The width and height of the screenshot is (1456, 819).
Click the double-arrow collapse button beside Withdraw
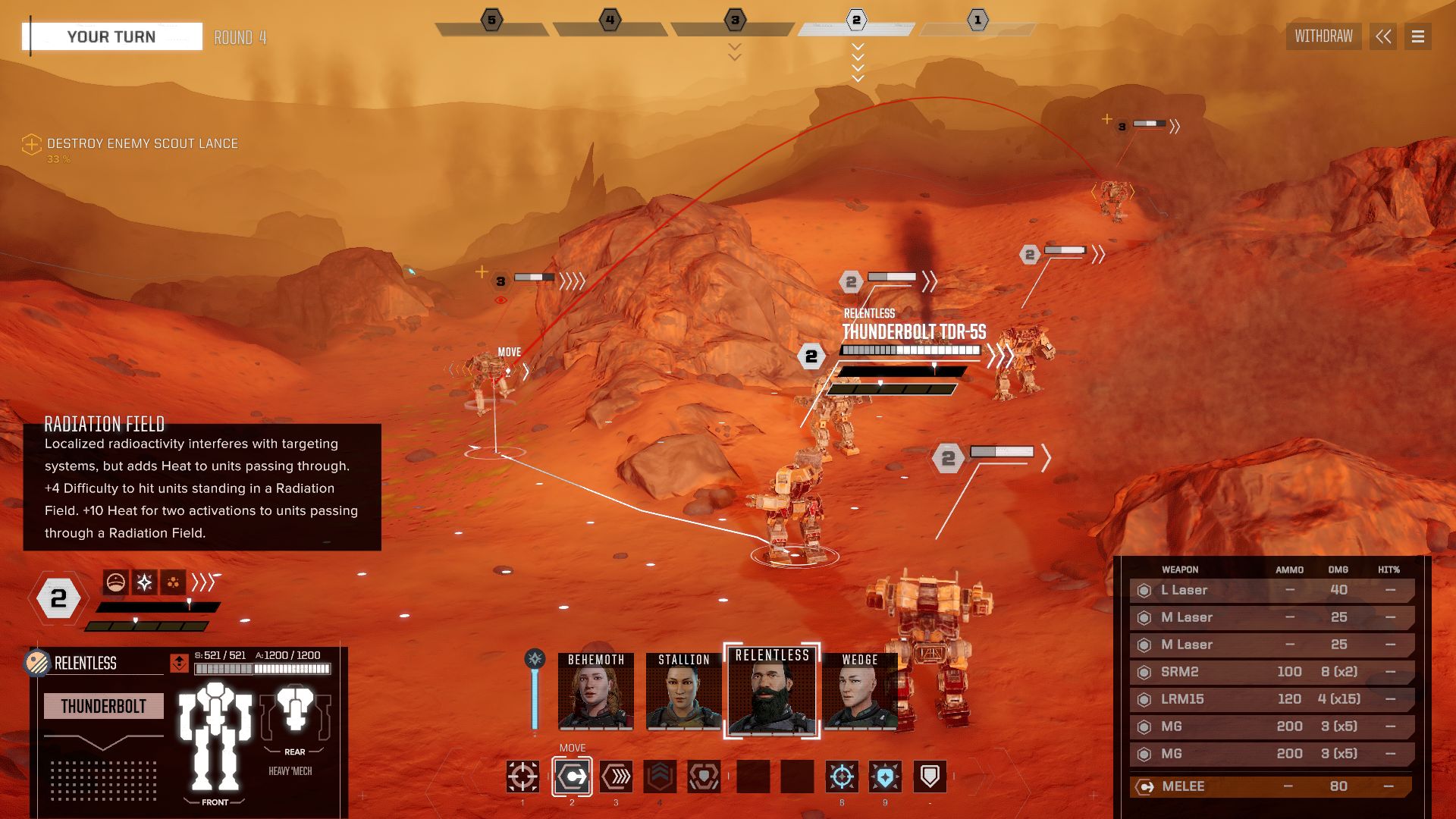click(x=1383, y=36)
